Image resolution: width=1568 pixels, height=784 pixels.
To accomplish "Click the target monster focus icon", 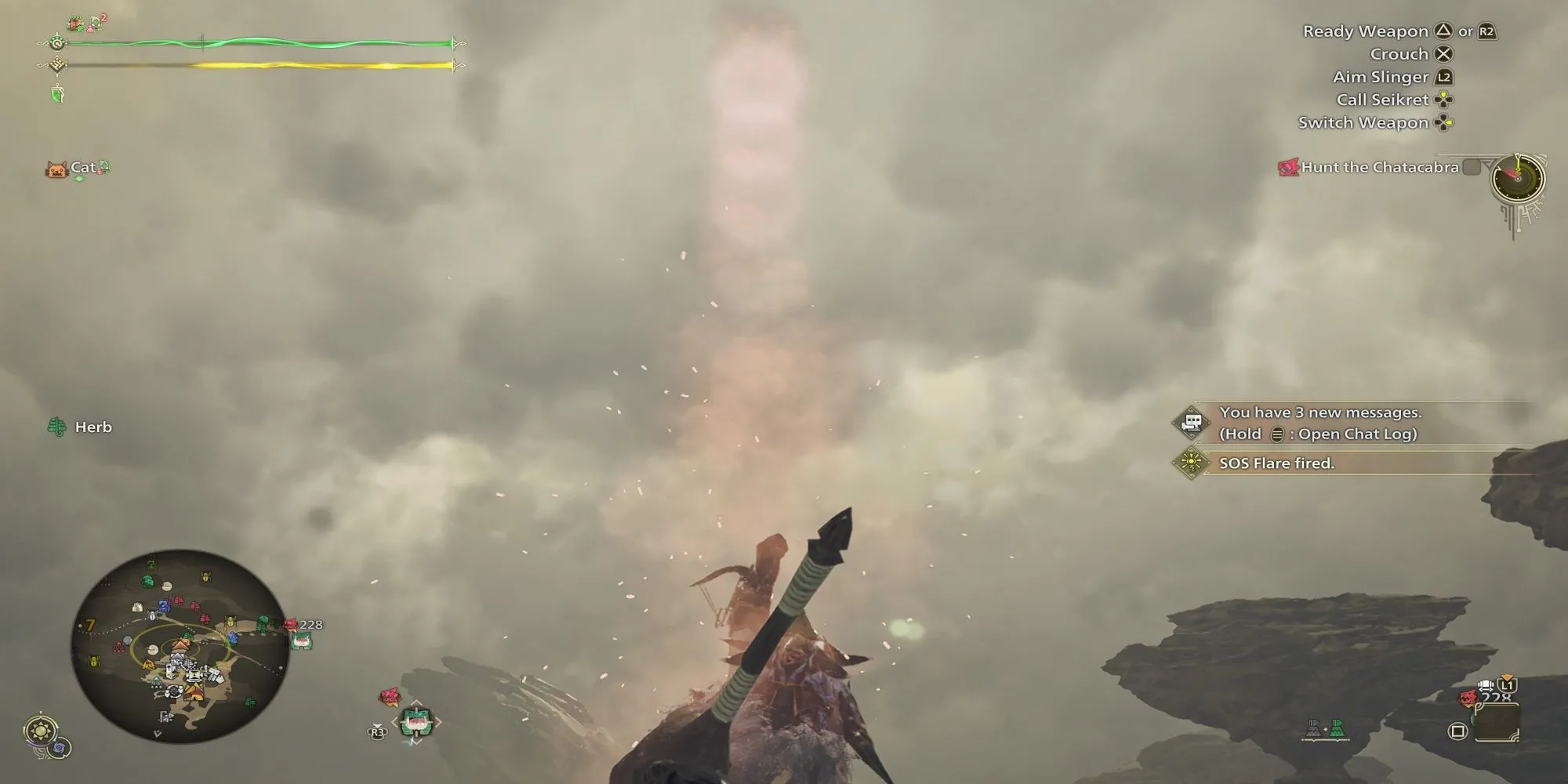I will coord(417,721).
